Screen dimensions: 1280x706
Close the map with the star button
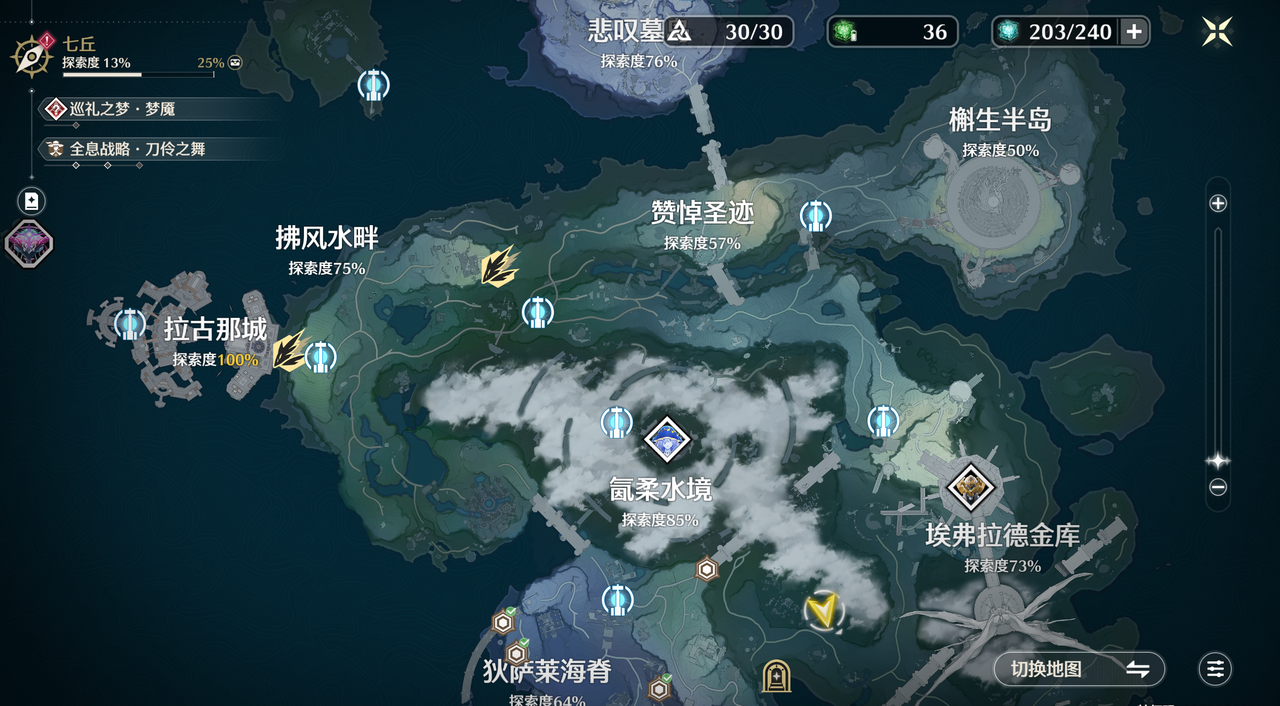(1217, 31)
